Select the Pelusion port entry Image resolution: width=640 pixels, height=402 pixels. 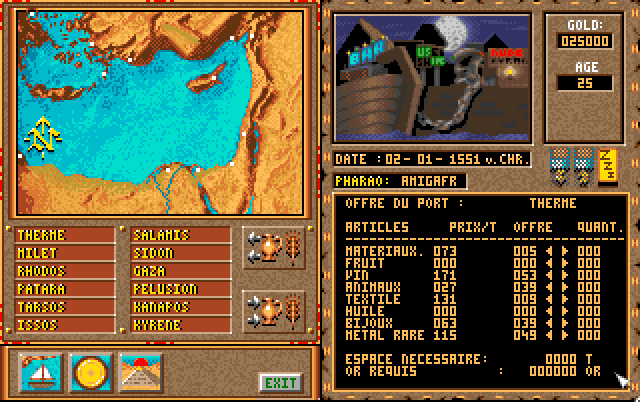click(181, 289)
